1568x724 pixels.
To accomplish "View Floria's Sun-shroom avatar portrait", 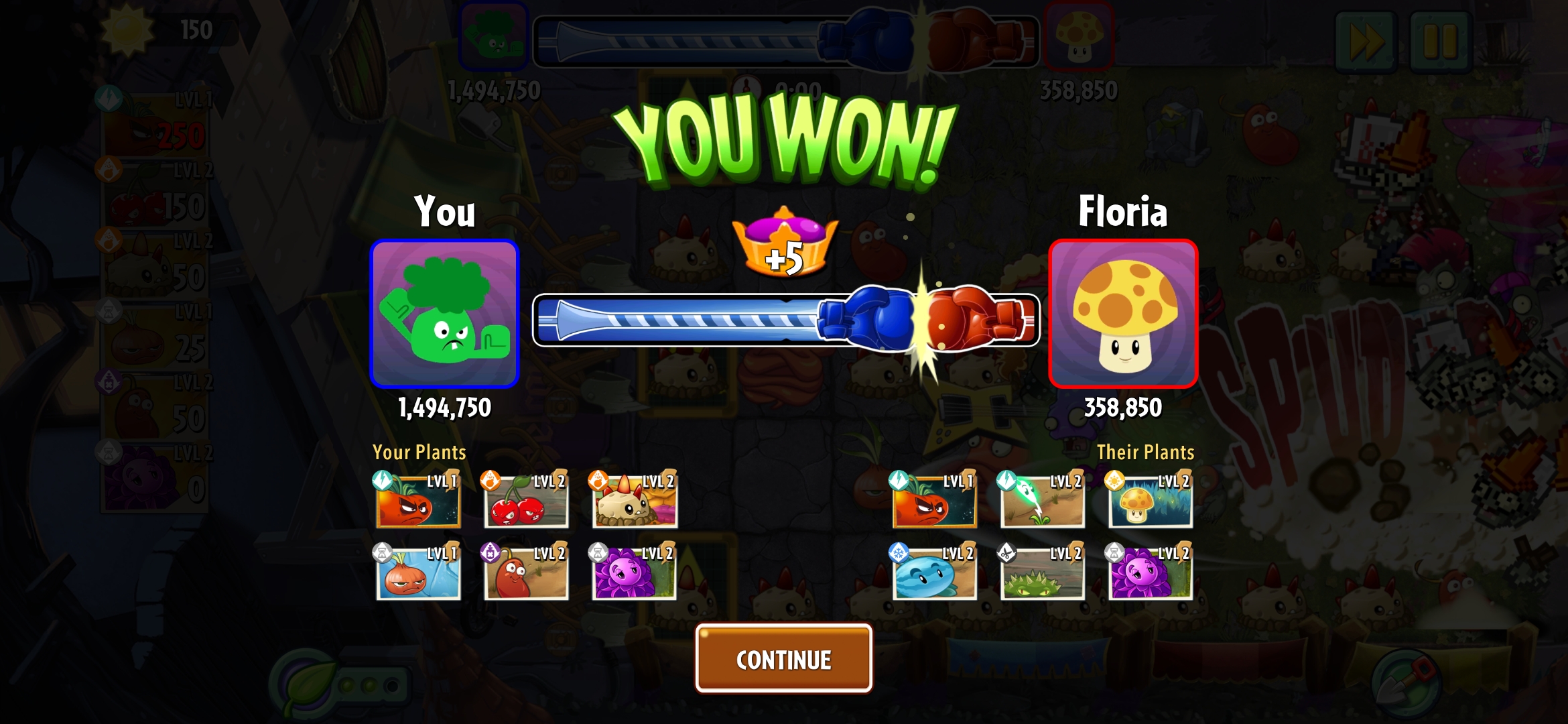I will (x=1123, y=314).
